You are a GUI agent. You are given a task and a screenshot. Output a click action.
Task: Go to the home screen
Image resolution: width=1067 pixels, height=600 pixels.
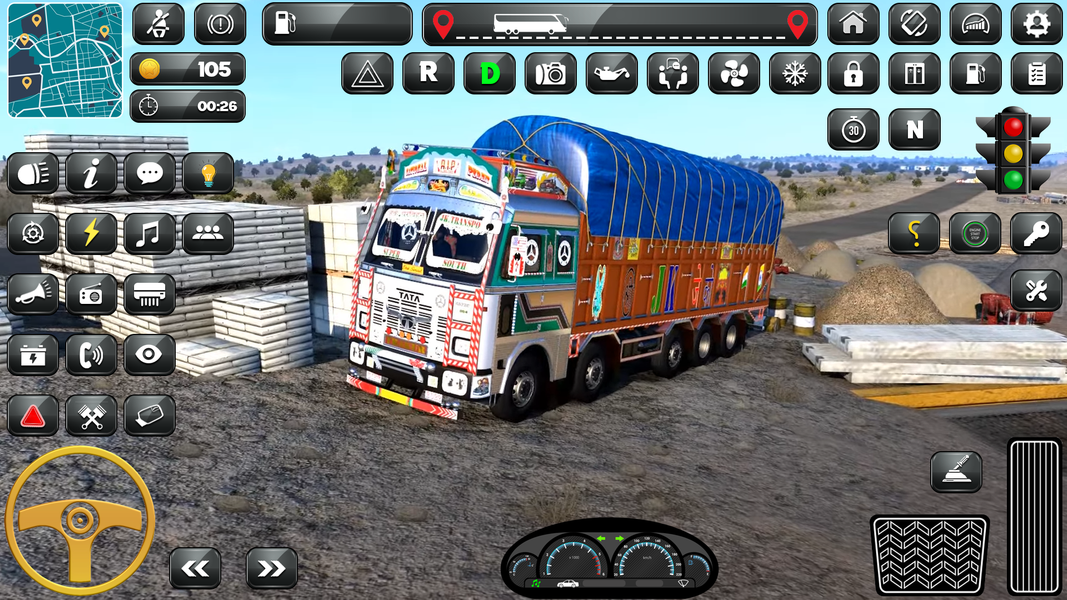point(853,24)
